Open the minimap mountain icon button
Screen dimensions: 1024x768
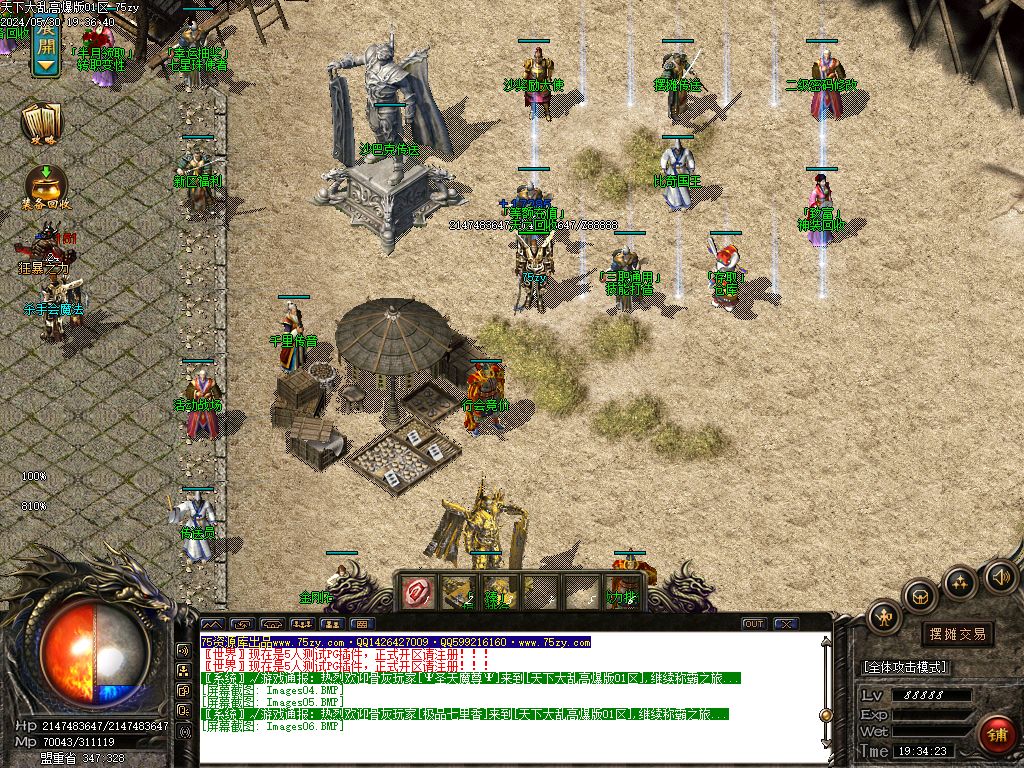click(211, 624)
